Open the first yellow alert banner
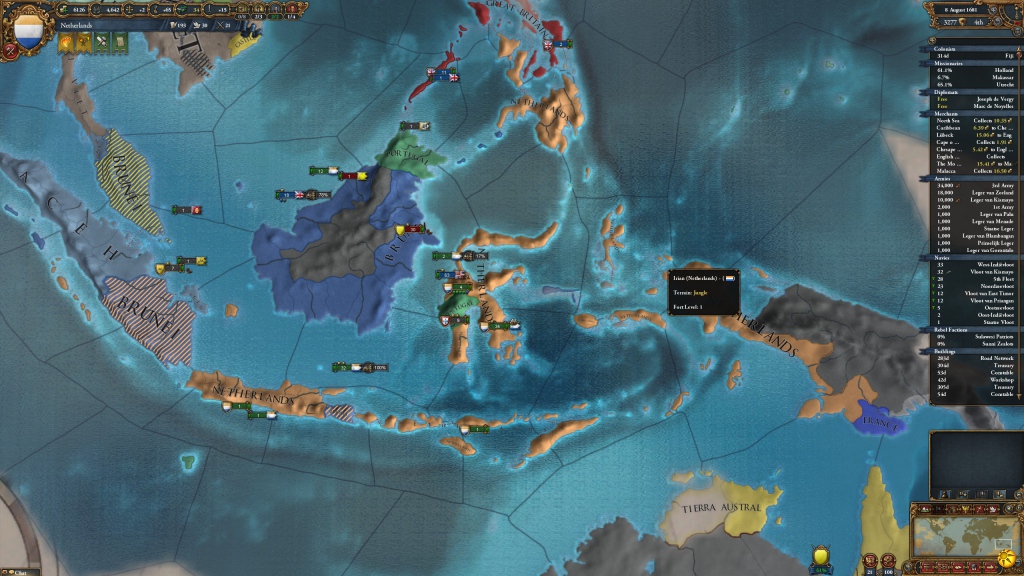This screenshot has width=1024, height=576. (65, 42)
